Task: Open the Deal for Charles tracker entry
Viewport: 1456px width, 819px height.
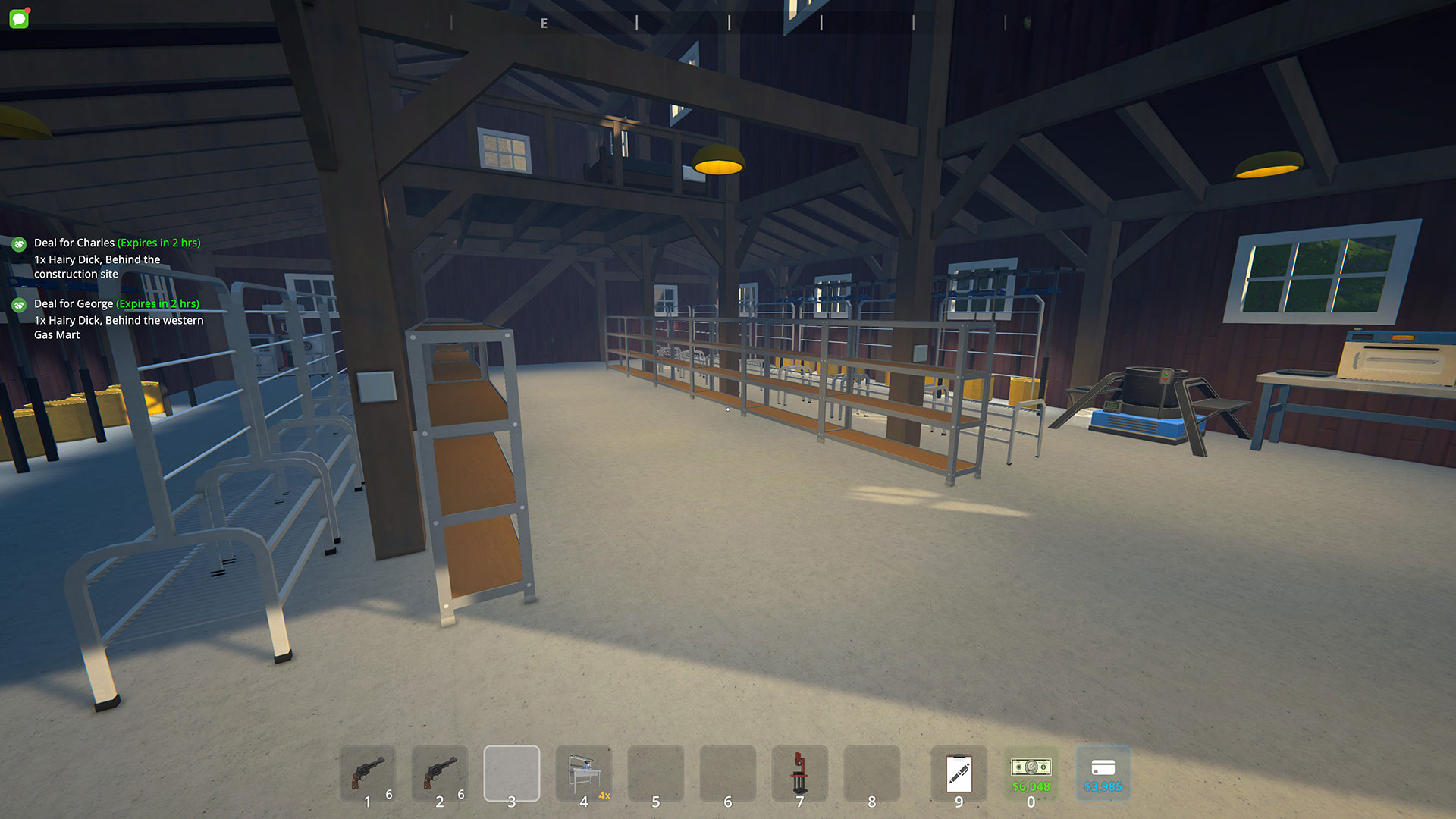Action: [x=117, y=243]
